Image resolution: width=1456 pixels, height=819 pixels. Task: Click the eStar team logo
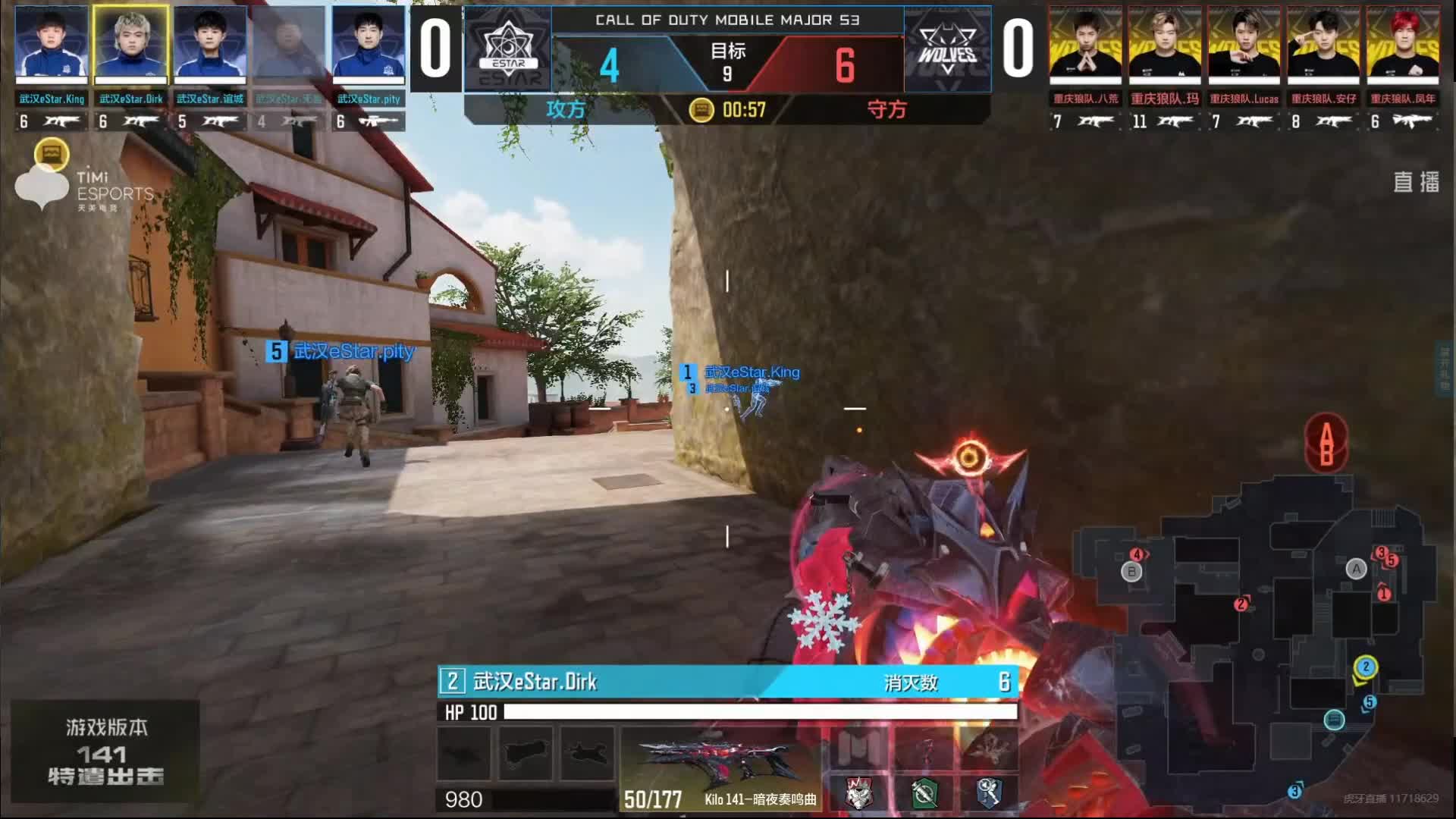click(x=508, y=50)
